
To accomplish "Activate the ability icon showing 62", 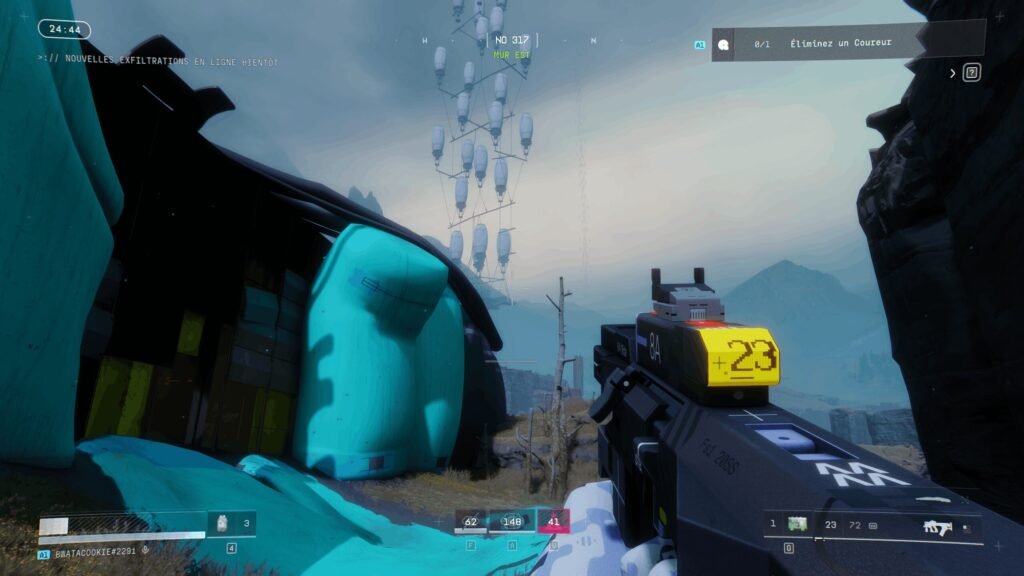I will [x=471, y=521].
